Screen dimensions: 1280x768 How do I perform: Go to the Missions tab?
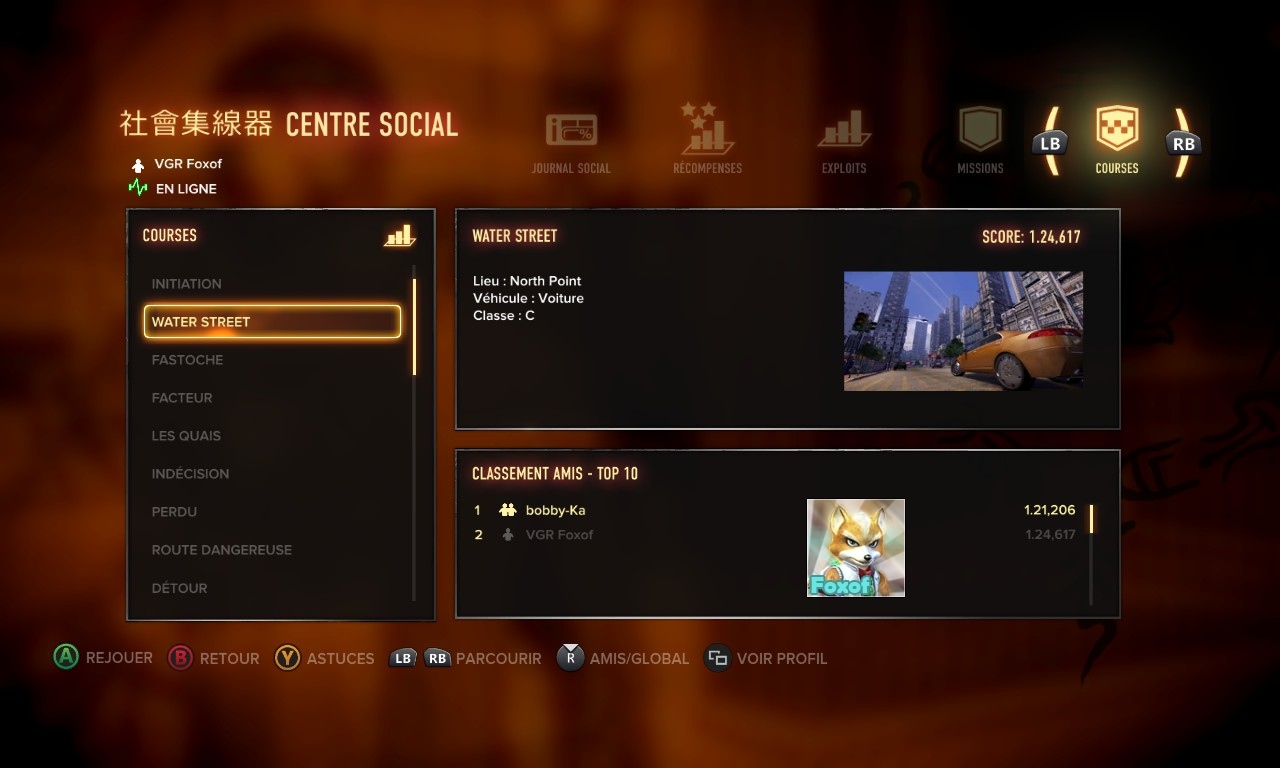coord(980,141)
